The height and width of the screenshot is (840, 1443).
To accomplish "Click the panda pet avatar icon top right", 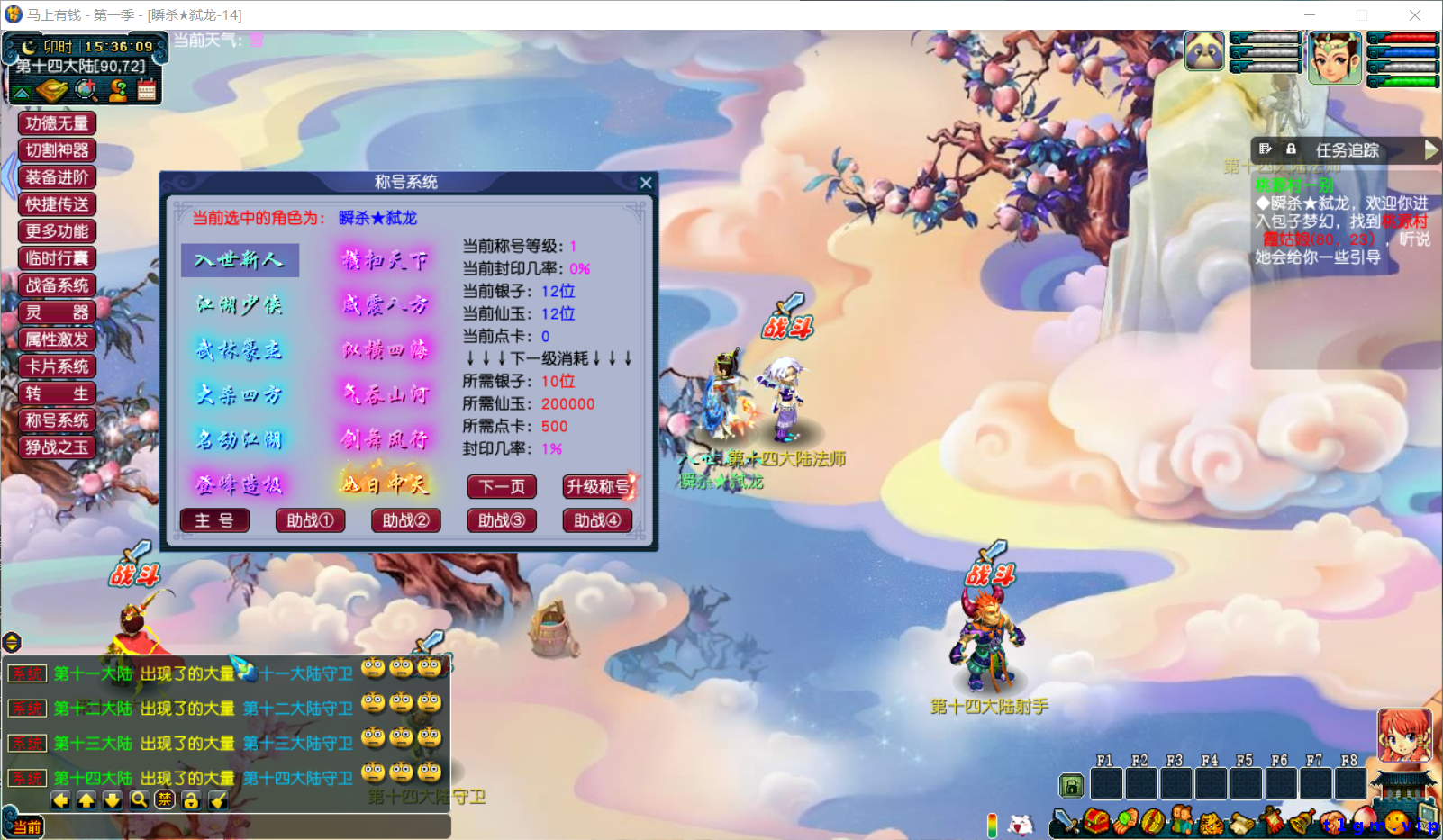I will (1204, 51).
